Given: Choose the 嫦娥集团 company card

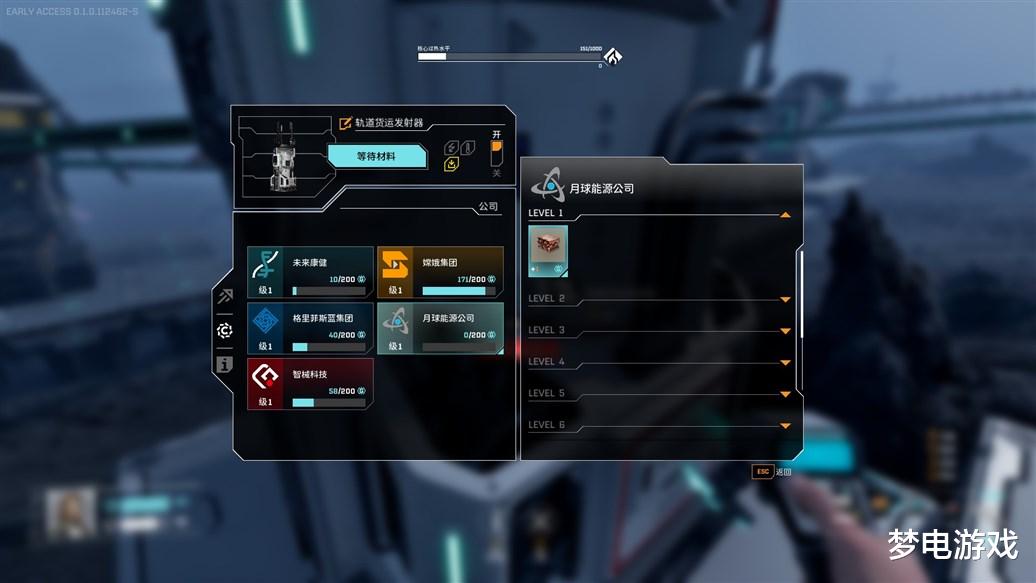Looking at the screenshot, I should click(440, 272).
